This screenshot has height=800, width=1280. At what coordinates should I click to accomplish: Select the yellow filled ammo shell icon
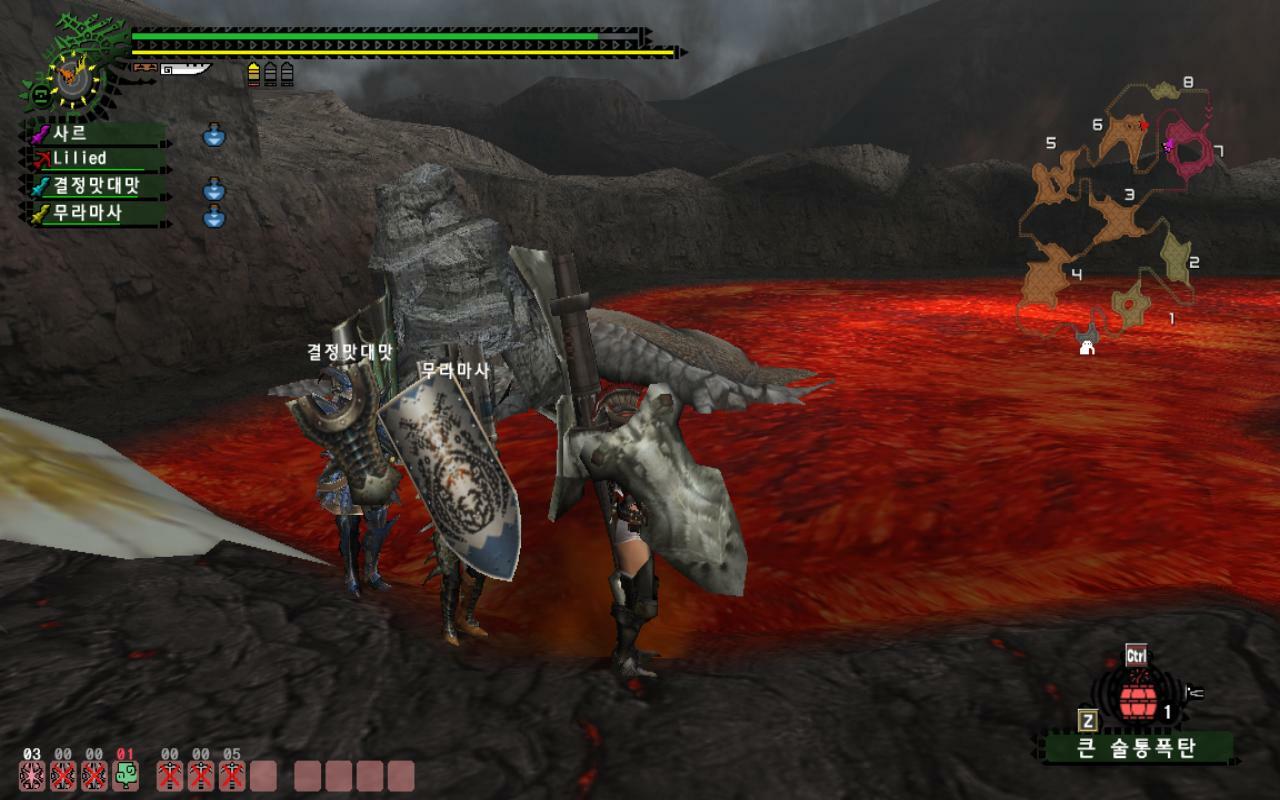[254, 74]
